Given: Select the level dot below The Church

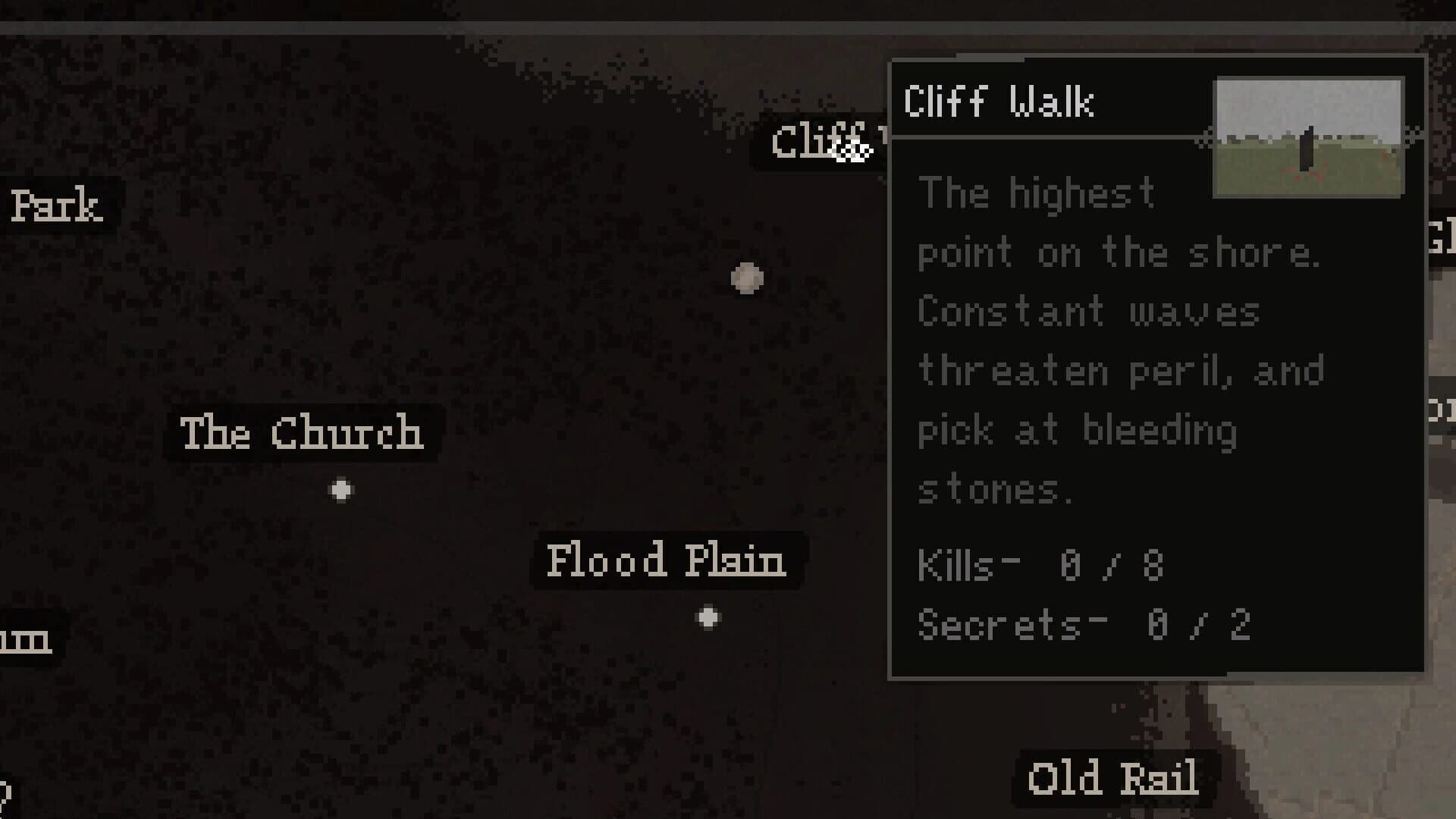Looking at the screenshot, I should pyautogui.click(x=341, y=490).
